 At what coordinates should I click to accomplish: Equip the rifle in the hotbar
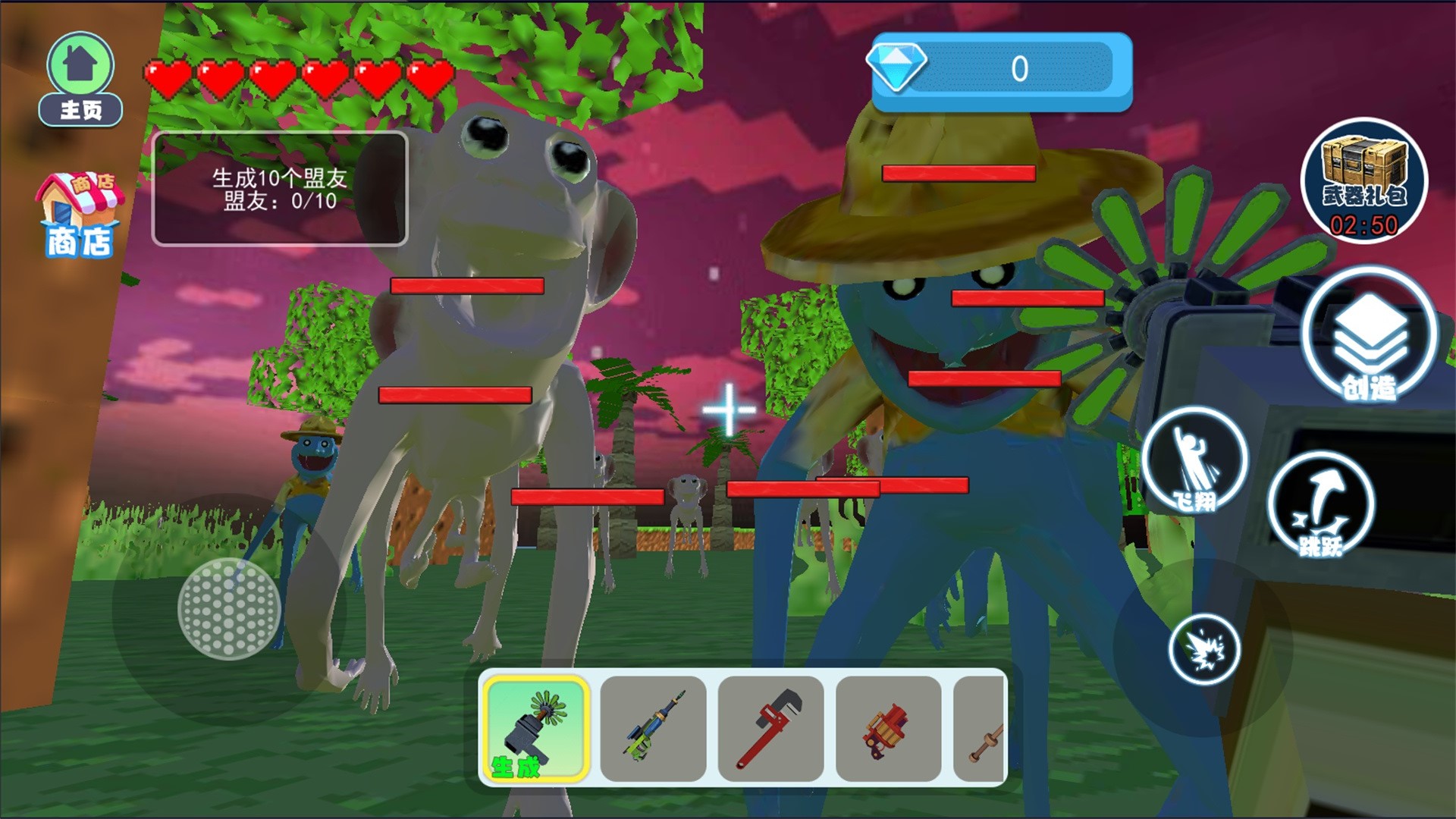653,728
